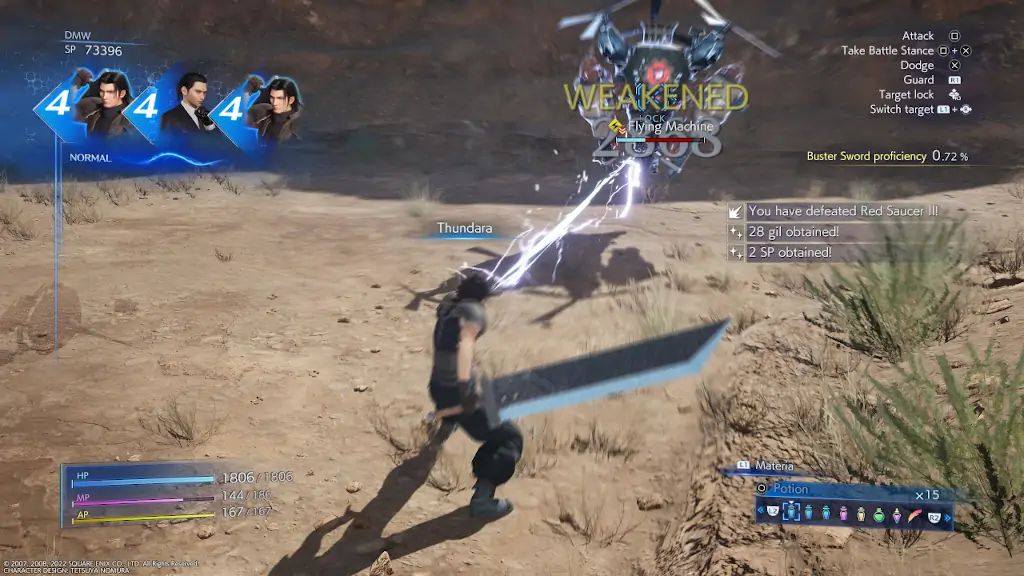Click the item bar's left scroll arrow
The image size is (1024, 576).
(760, 510)
